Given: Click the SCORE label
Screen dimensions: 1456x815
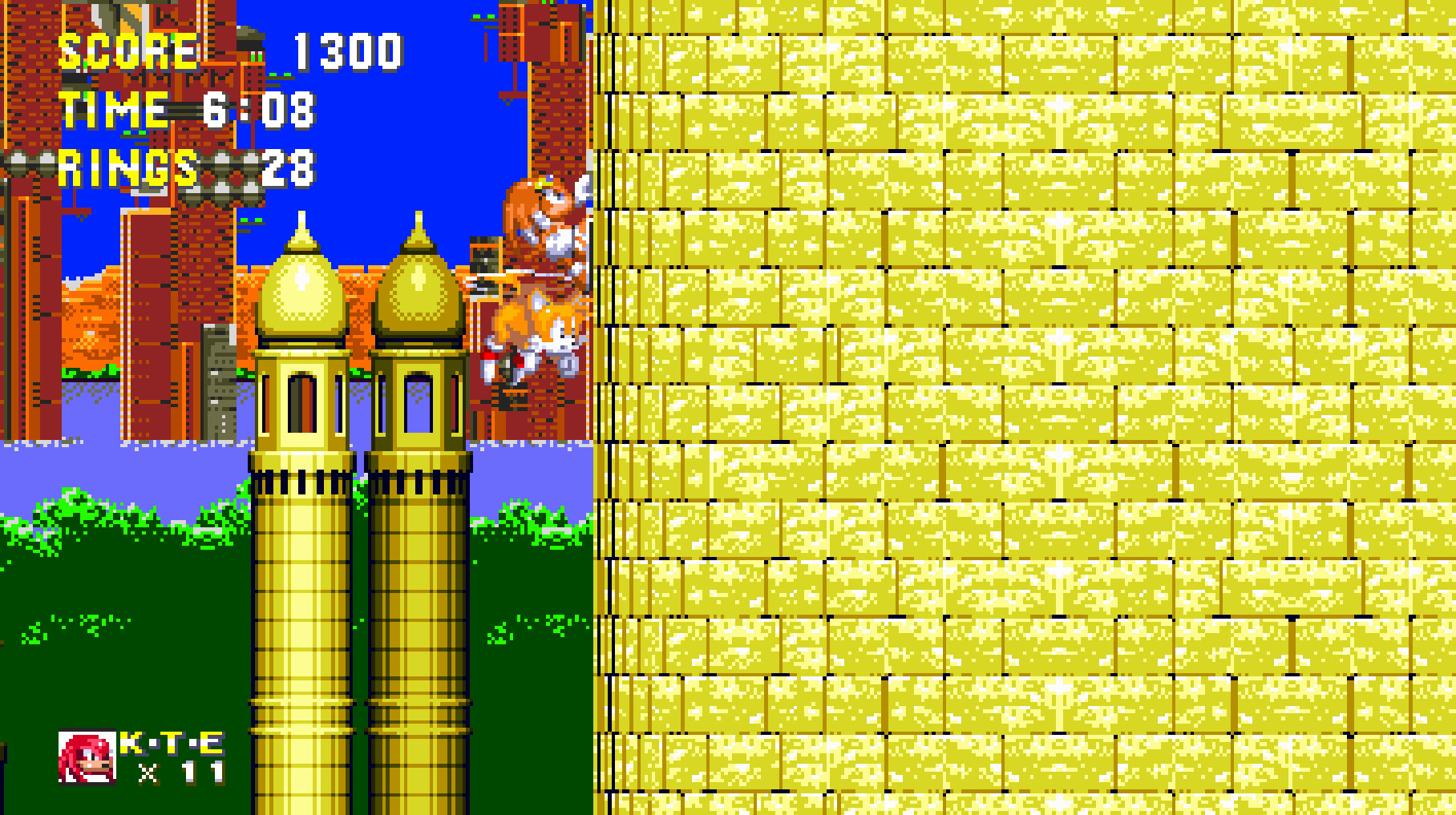Looking at the screenshot, I should [x=127, y=52].
